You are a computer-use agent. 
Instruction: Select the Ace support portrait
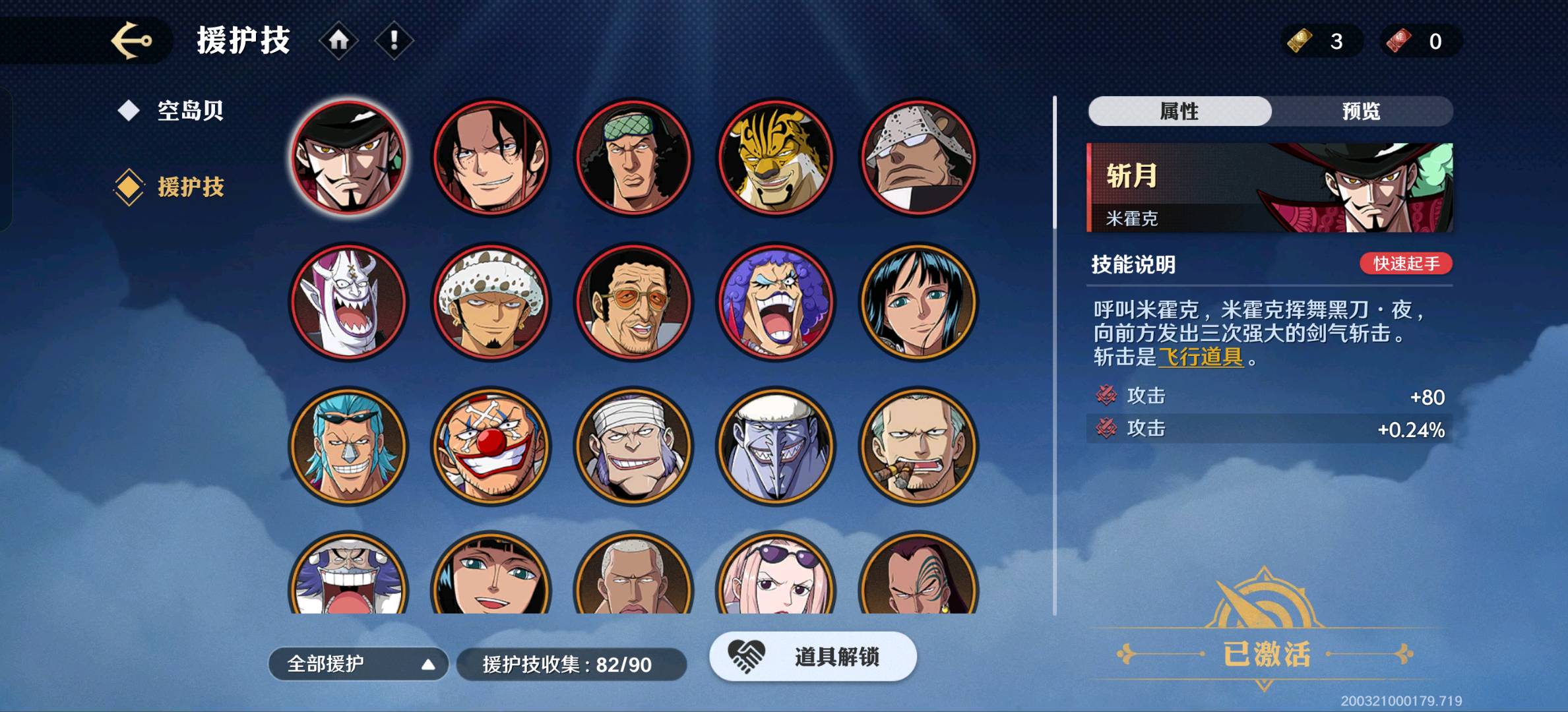coord(491,158)
